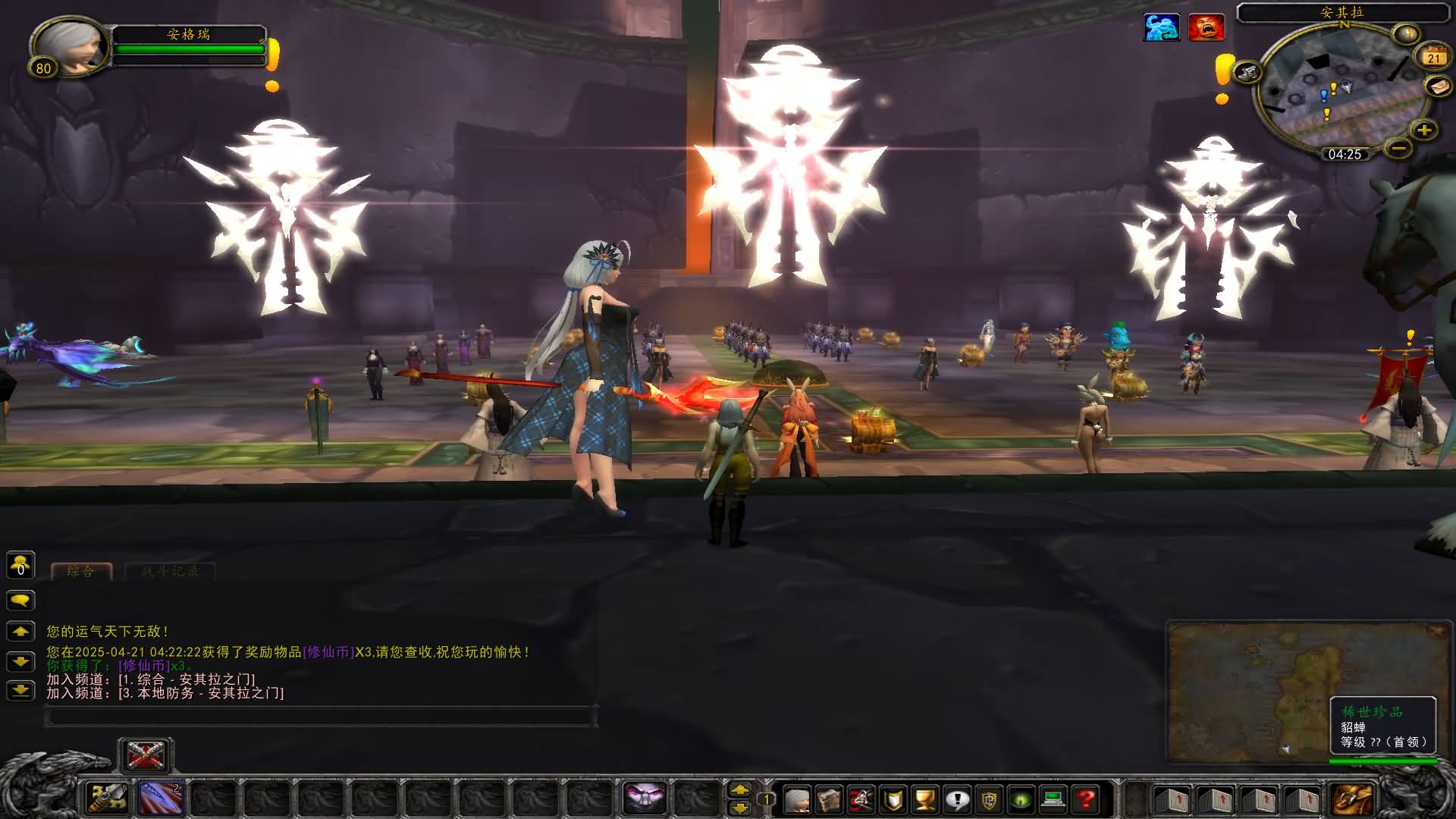Viewport: 1456px width, 819px height.
Task: Toggle the minimap tracking winged-boot button
Action: [1247, 73]
